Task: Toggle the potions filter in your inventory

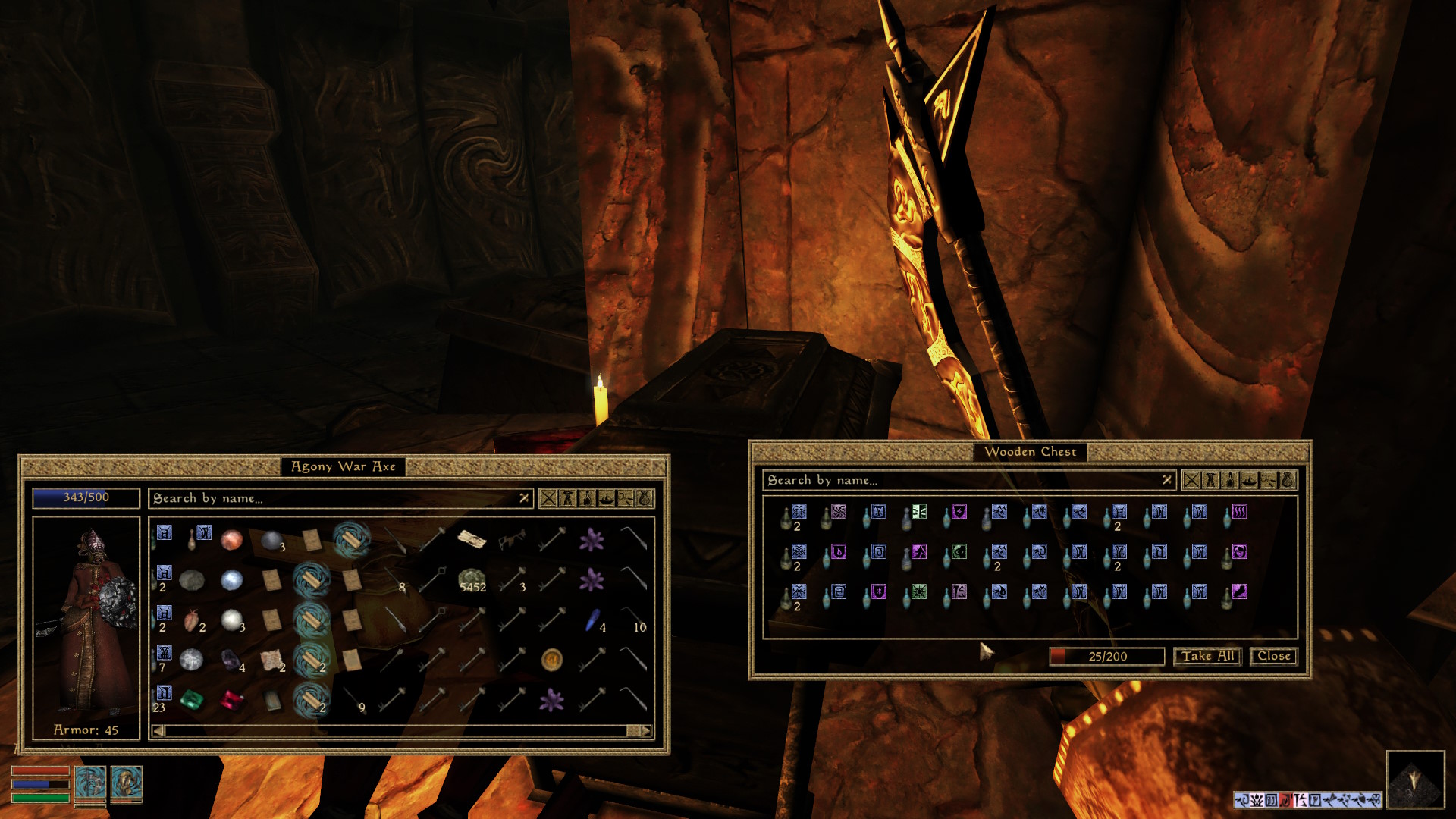Action: (x=587, y=498)
